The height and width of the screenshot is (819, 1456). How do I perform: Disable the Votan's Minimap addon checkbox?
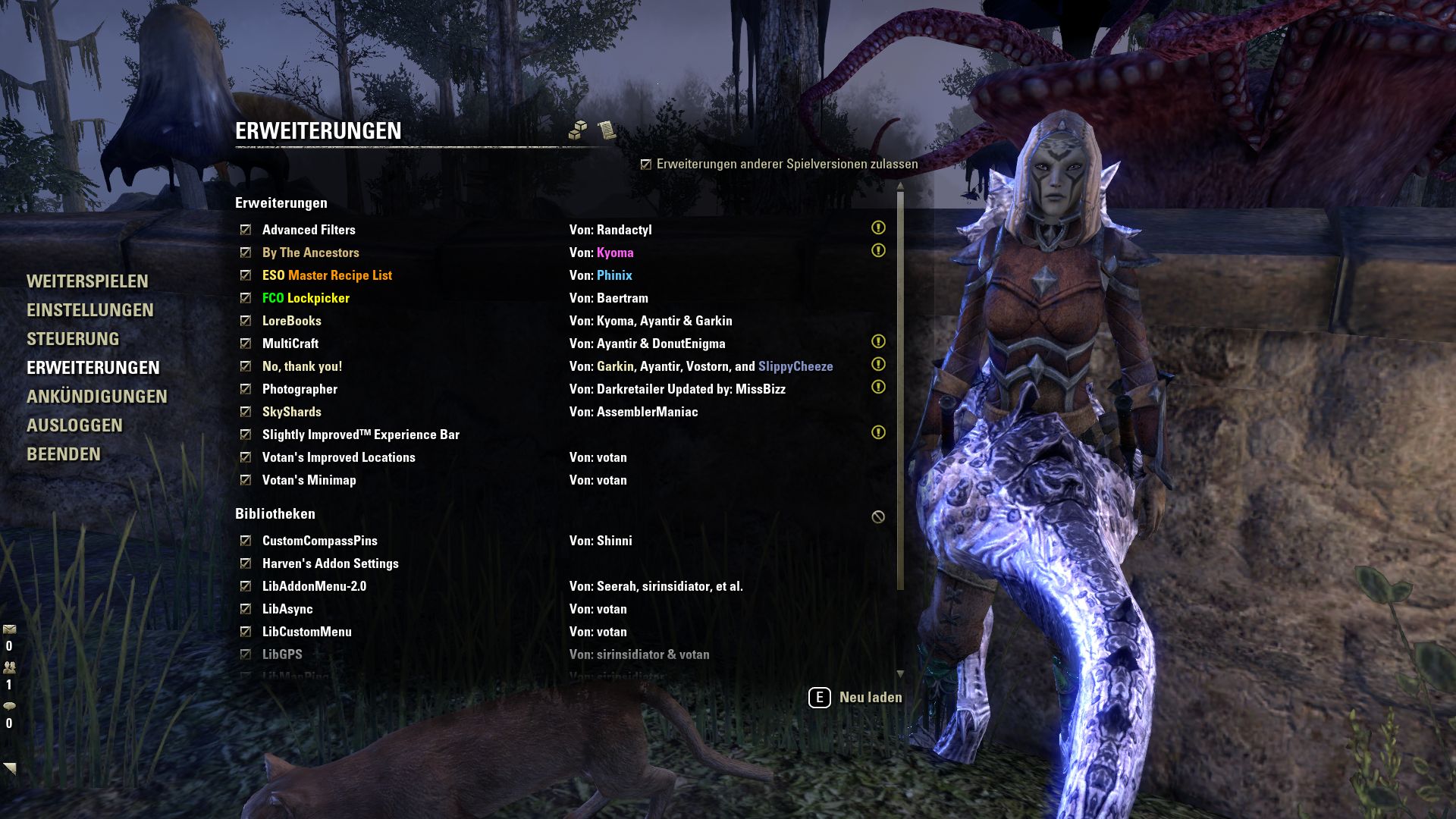(x=245, y=480)
